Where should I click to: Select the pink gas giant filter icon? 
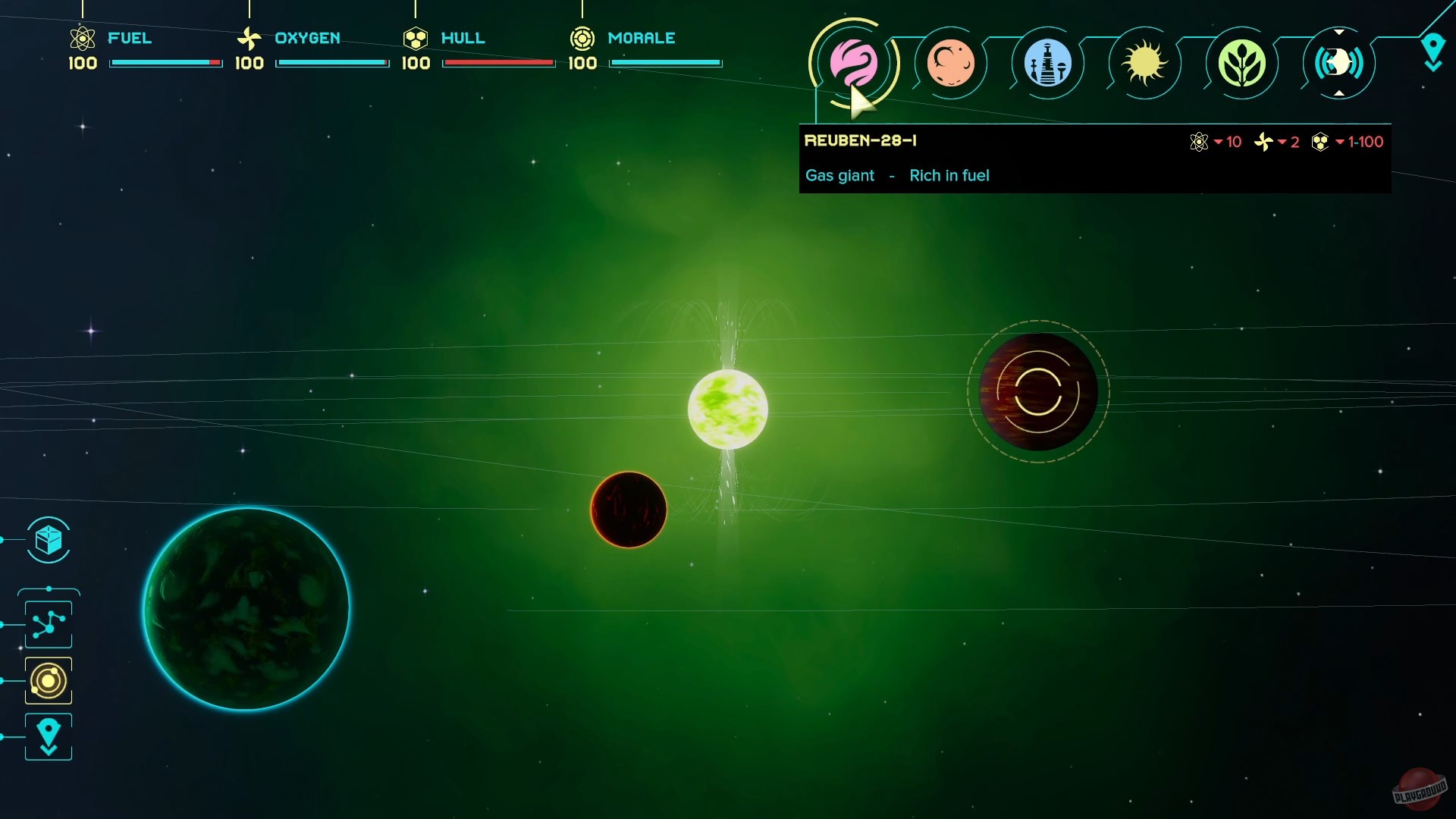(x=855, y=64)
